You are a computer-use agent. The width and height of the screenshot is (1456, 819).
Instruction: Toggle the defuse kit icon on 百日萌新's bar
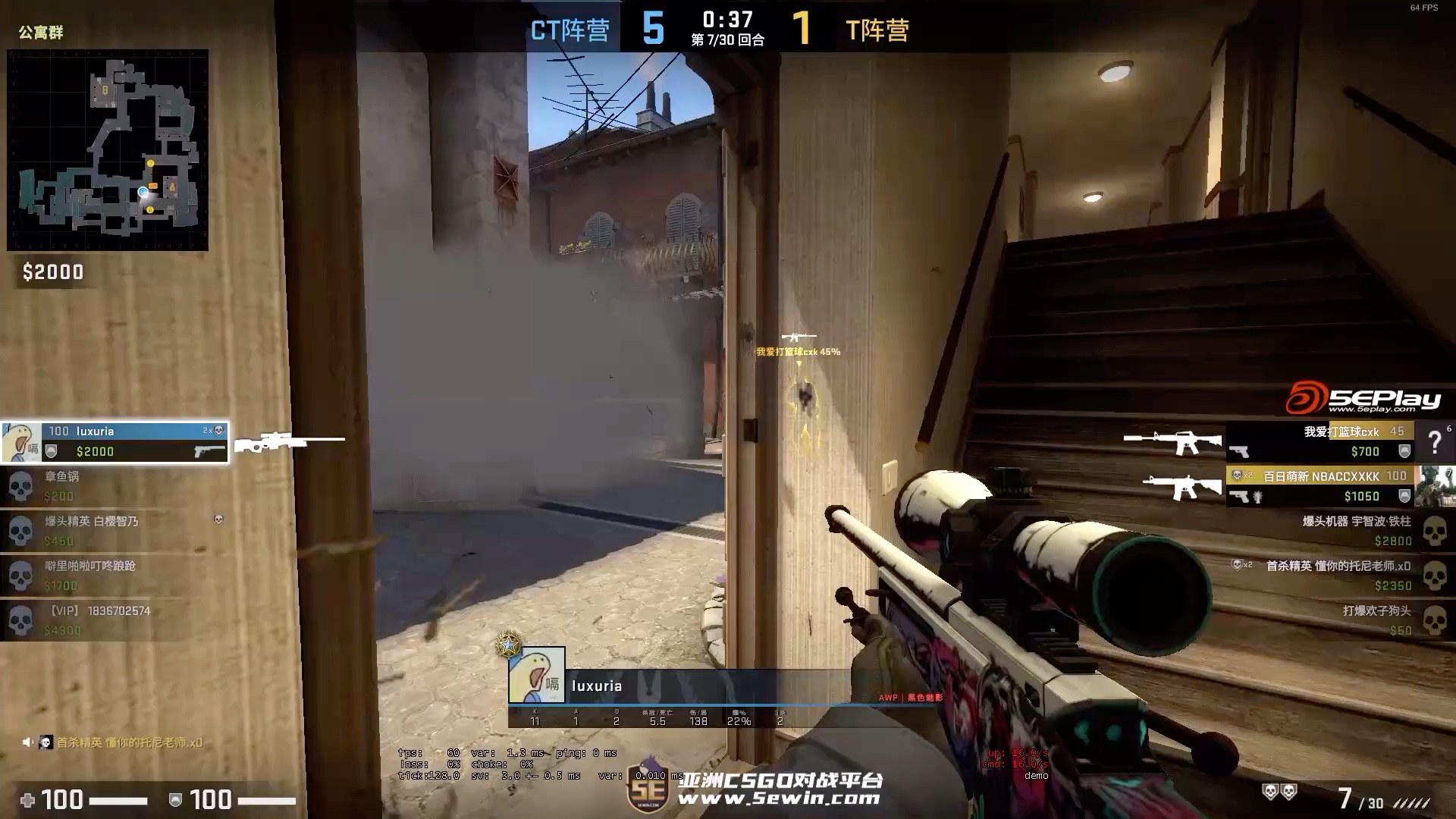pos(1257,497)
